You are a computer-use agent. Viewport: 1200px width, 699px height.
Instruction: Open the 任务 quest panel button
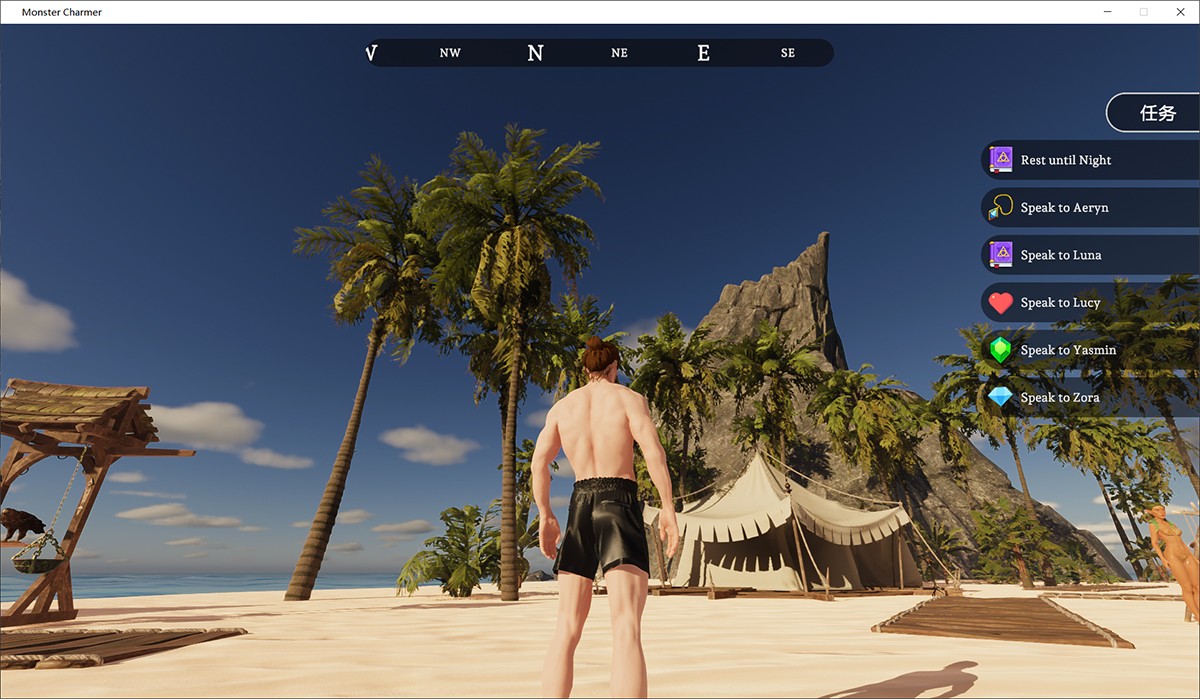tap(1157, 113)
